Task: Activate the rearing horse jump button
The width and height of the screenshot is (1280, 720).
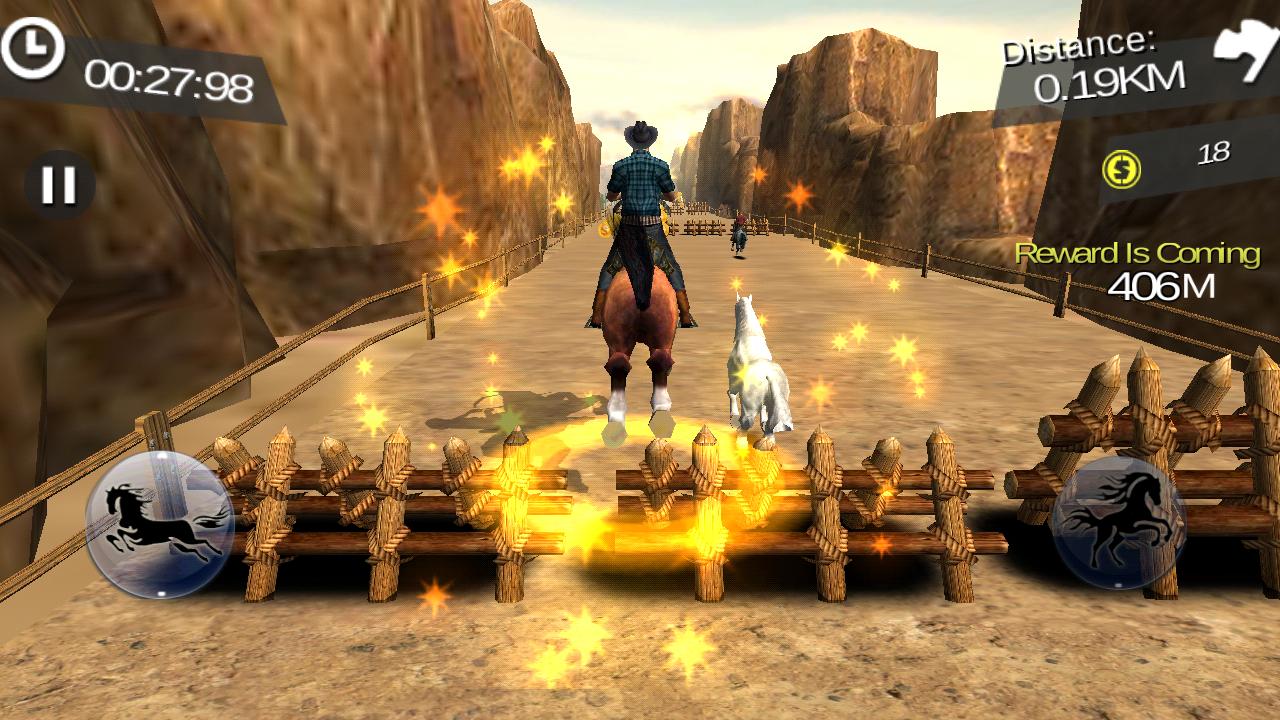Action: (x=1119, y=523)
